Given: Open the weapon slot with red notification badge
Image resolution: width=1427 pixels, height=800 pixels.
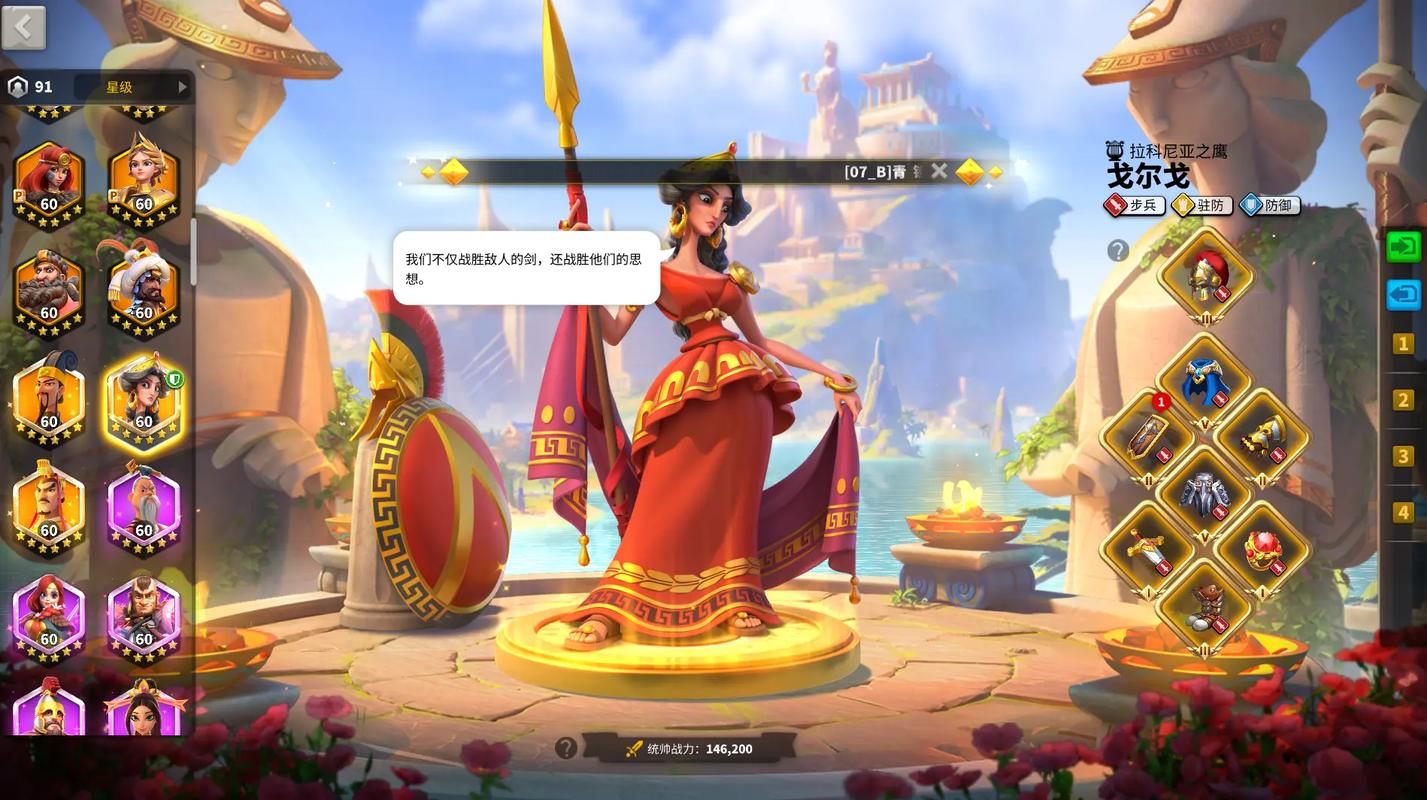Looking at the screenshot, I should (x=1146, y=437).
